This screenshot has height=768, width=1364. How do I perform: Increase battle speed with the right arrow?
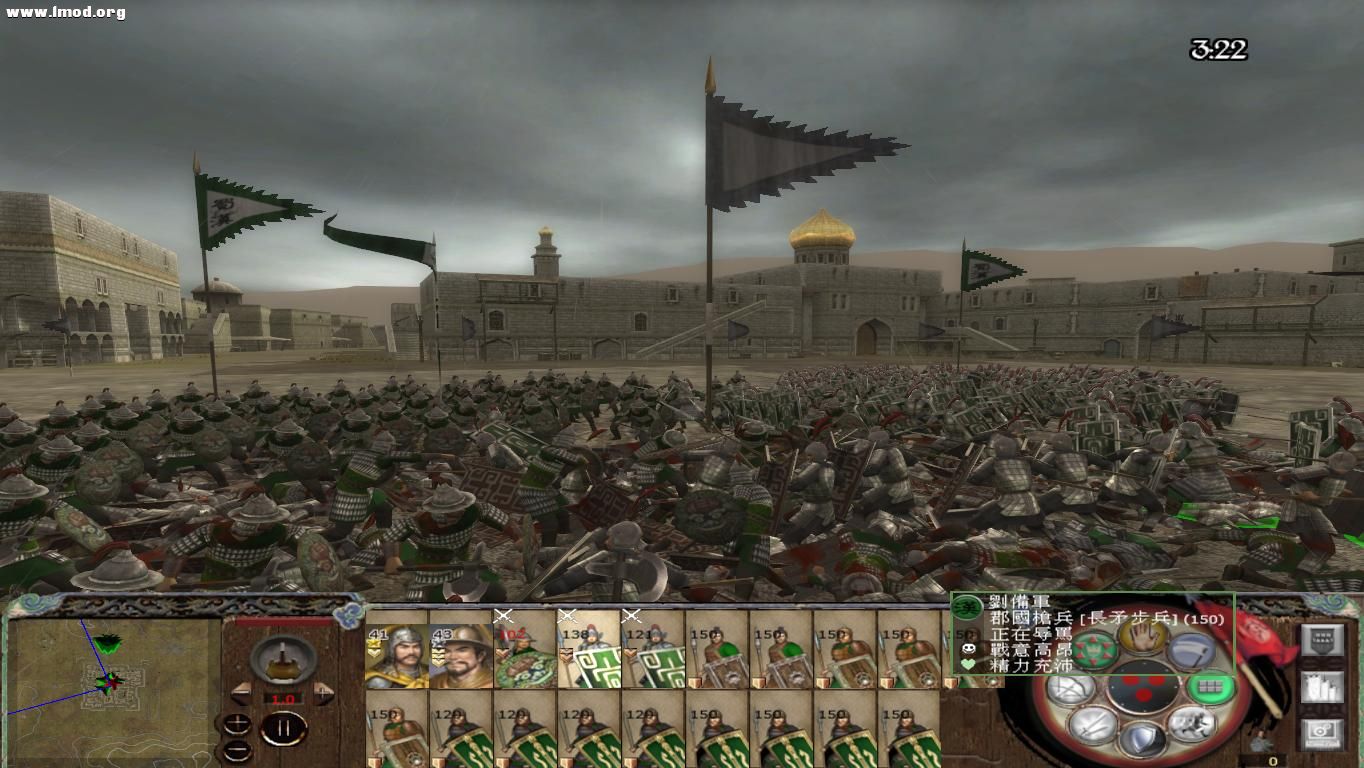click(323, 692)
